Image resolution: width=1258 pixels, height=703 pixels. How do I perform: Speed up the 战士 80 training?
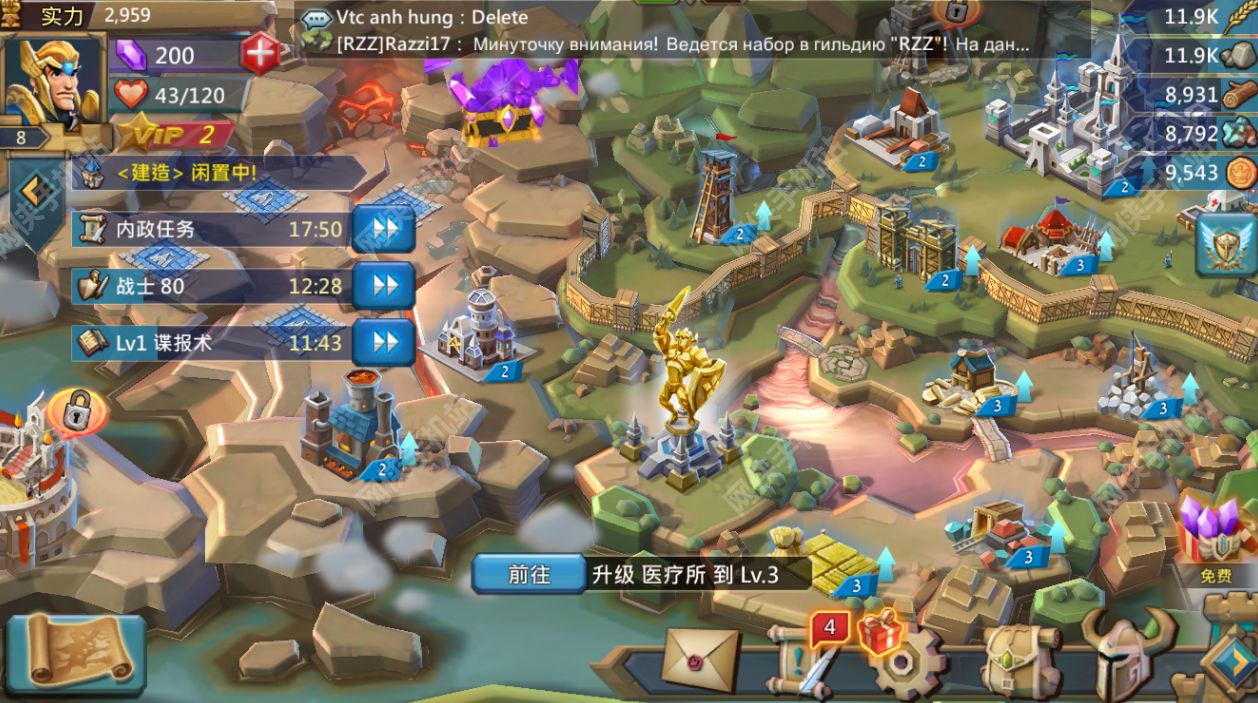(x=383, y=286)
